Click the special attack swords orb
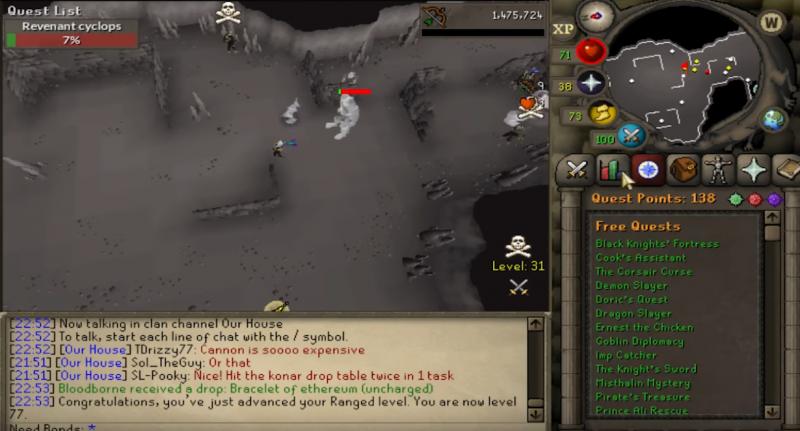Image resolution: width=800 pixels, height=431 pixels. pyautogui.click(x=632, y=136)
